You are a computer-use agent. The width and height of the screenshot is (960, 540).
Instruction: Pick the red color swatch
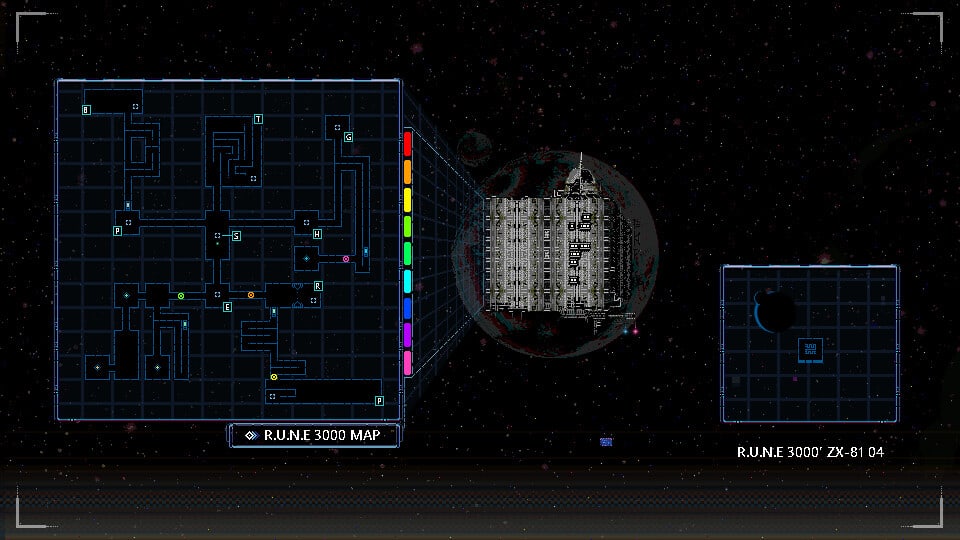coord(407,142)
